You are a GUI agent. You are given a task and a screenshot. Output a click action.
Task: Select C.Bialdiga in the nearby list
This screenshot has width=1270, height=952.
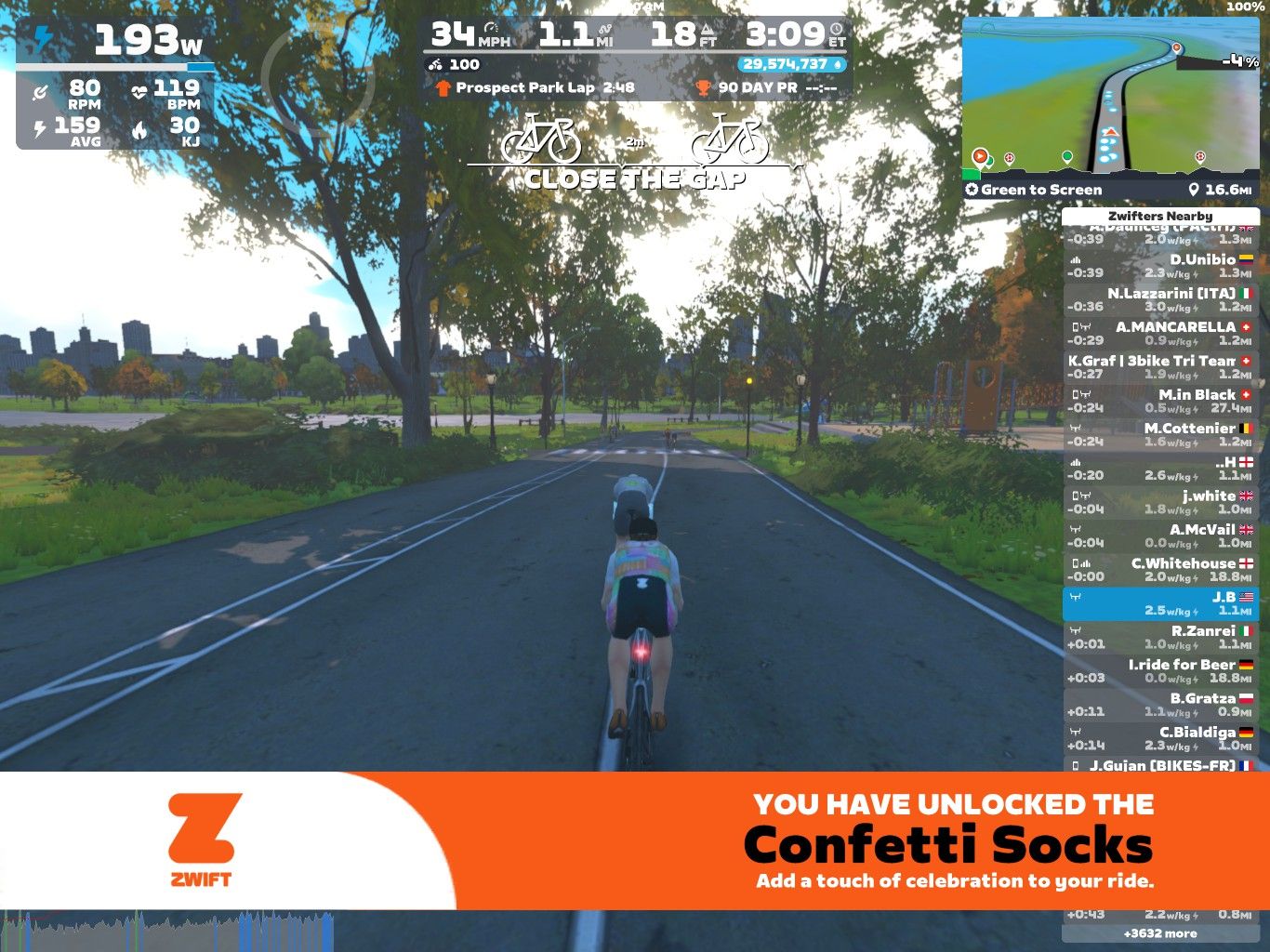pyautogui.click(x=1160, y=738)
